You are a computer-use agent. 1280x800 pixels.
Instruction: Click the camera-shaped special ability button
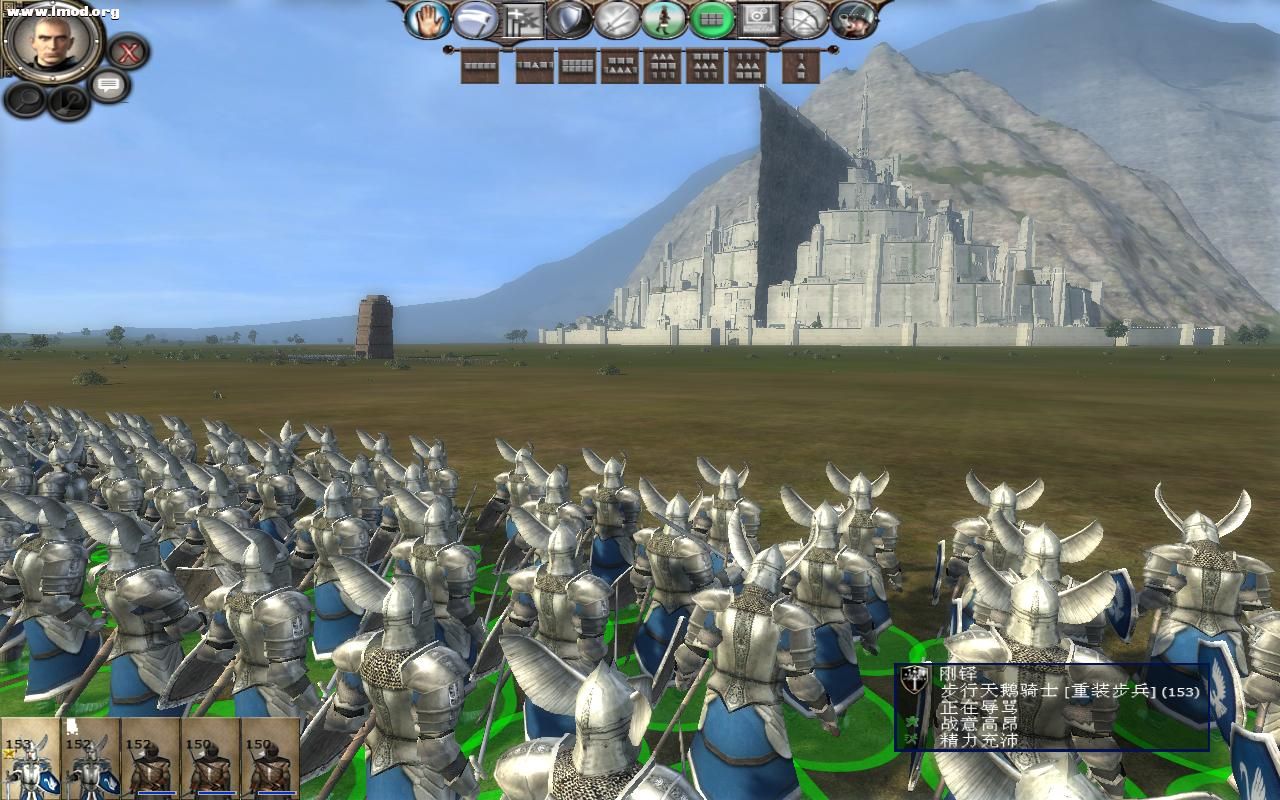[x=759, y=20]
